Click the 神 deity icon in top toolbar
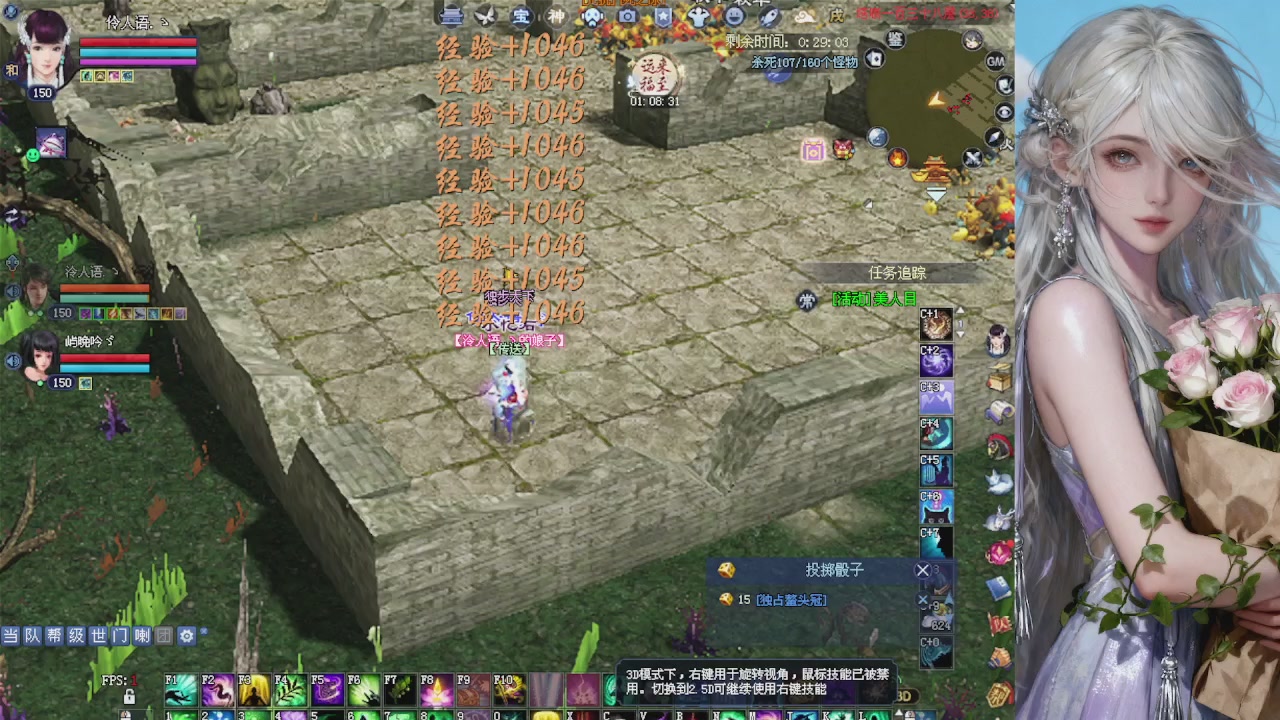Viewport: 1280px width, 720px height. pyautogui.click(x=557, y=17)
